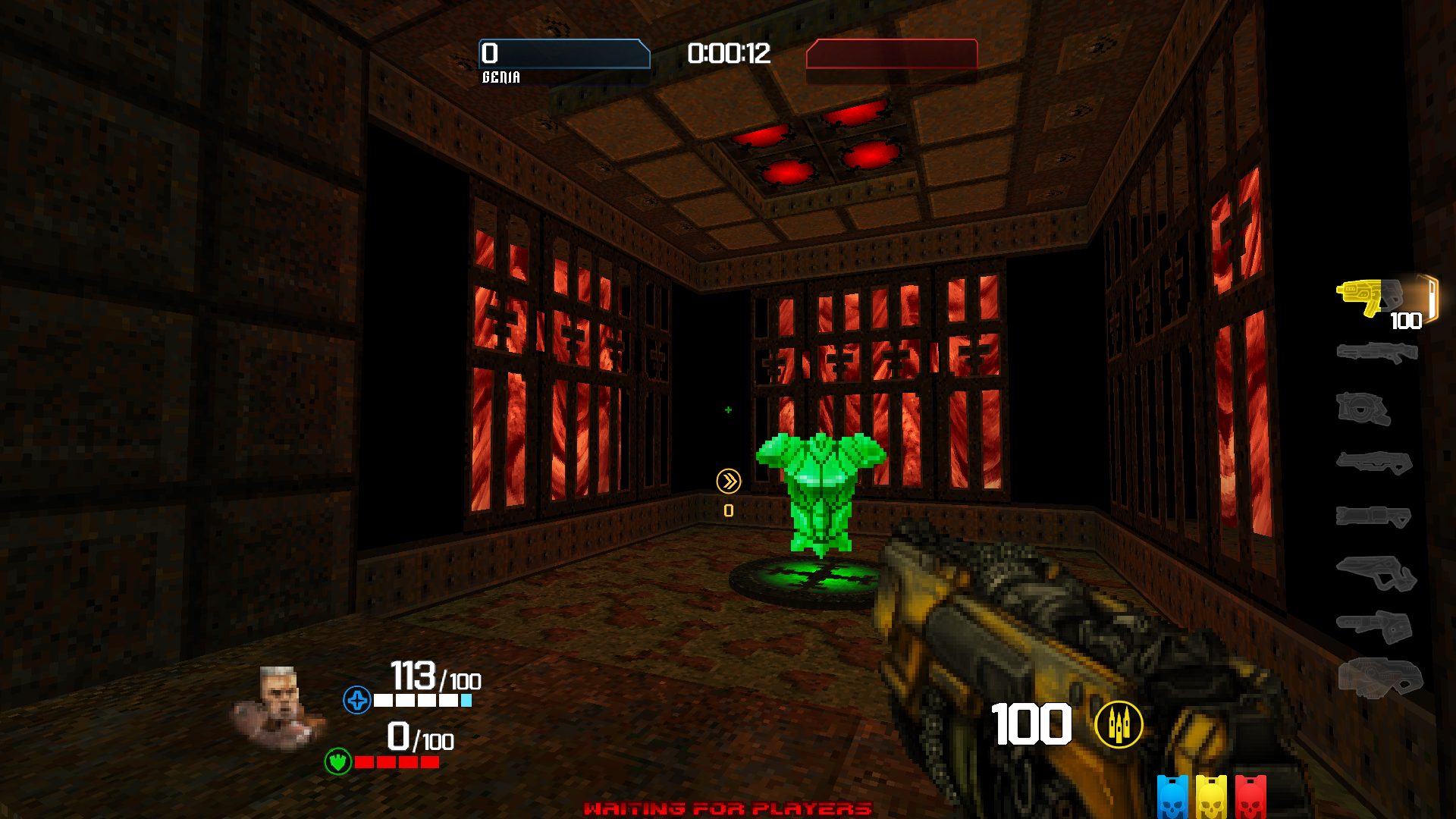Click the green armor icon

337,761
